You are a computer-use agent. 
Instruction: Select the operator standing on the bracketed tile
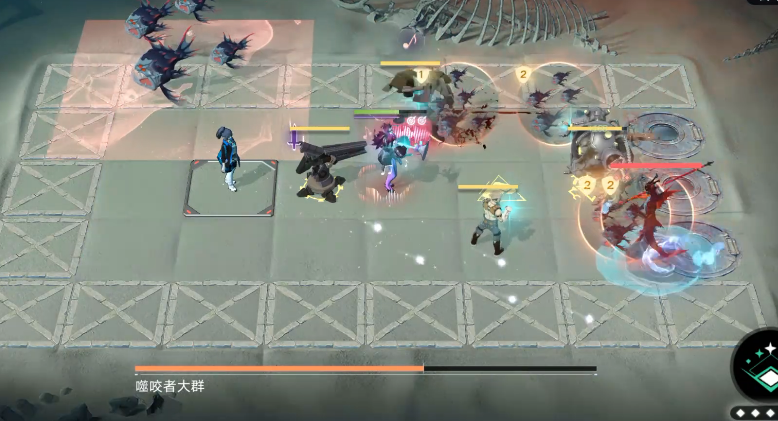coord(231,158)
